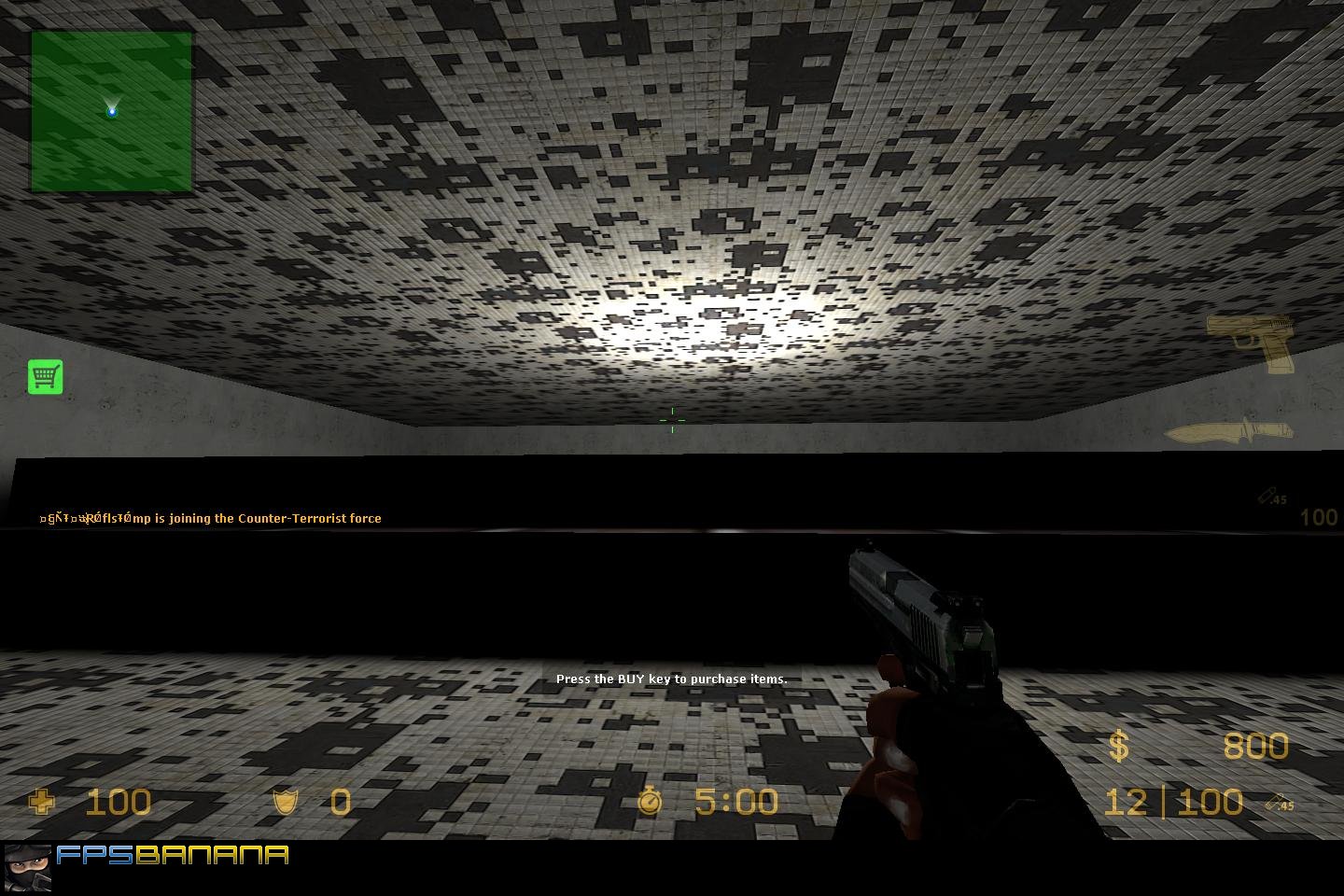This screenshot has width=1344, height=896.
Task: Click the blue player dot on the radar
Action: 111,110
